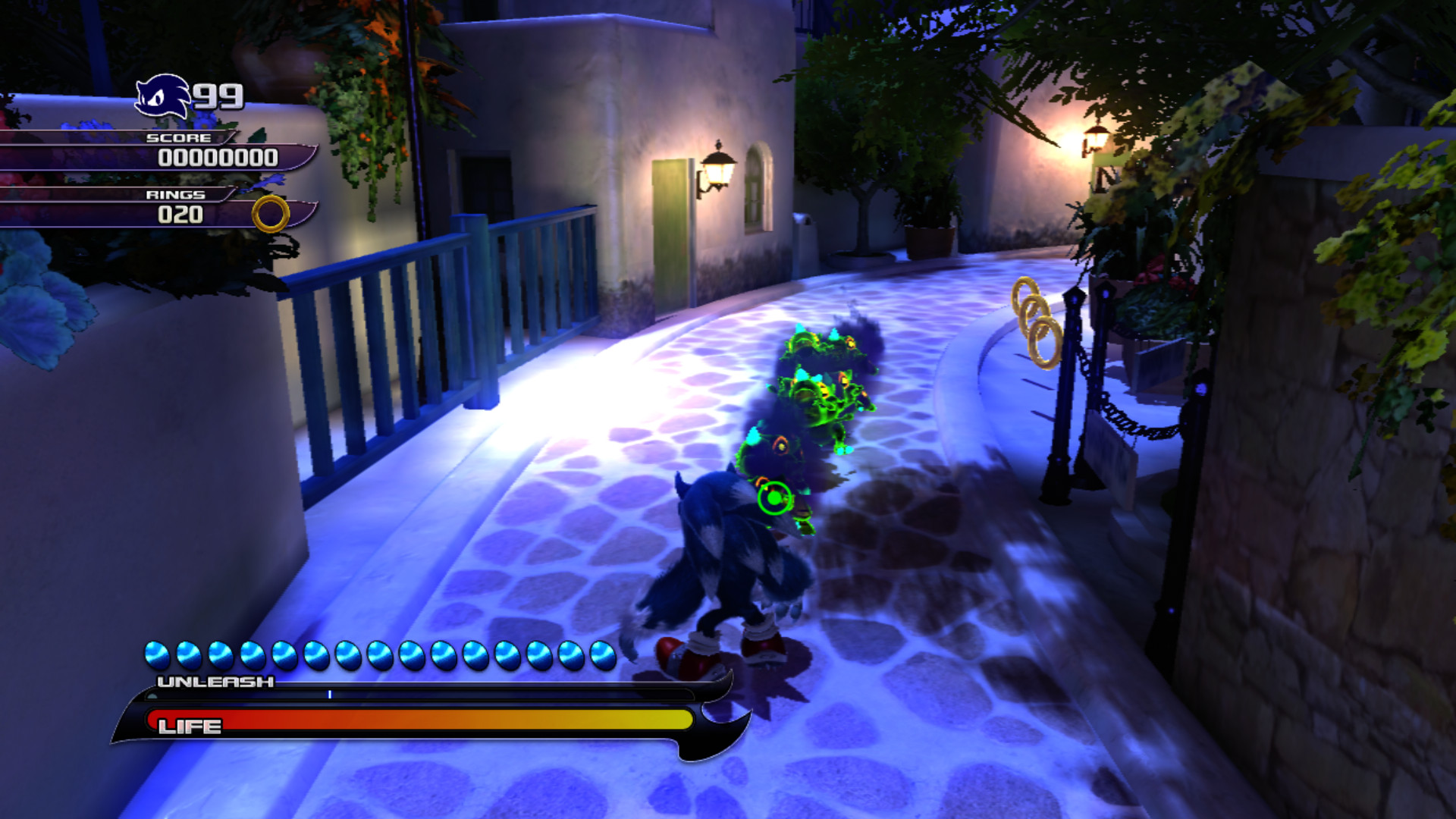Click the lives counter showing 99
1456x819 pixels.
(218, 96)
